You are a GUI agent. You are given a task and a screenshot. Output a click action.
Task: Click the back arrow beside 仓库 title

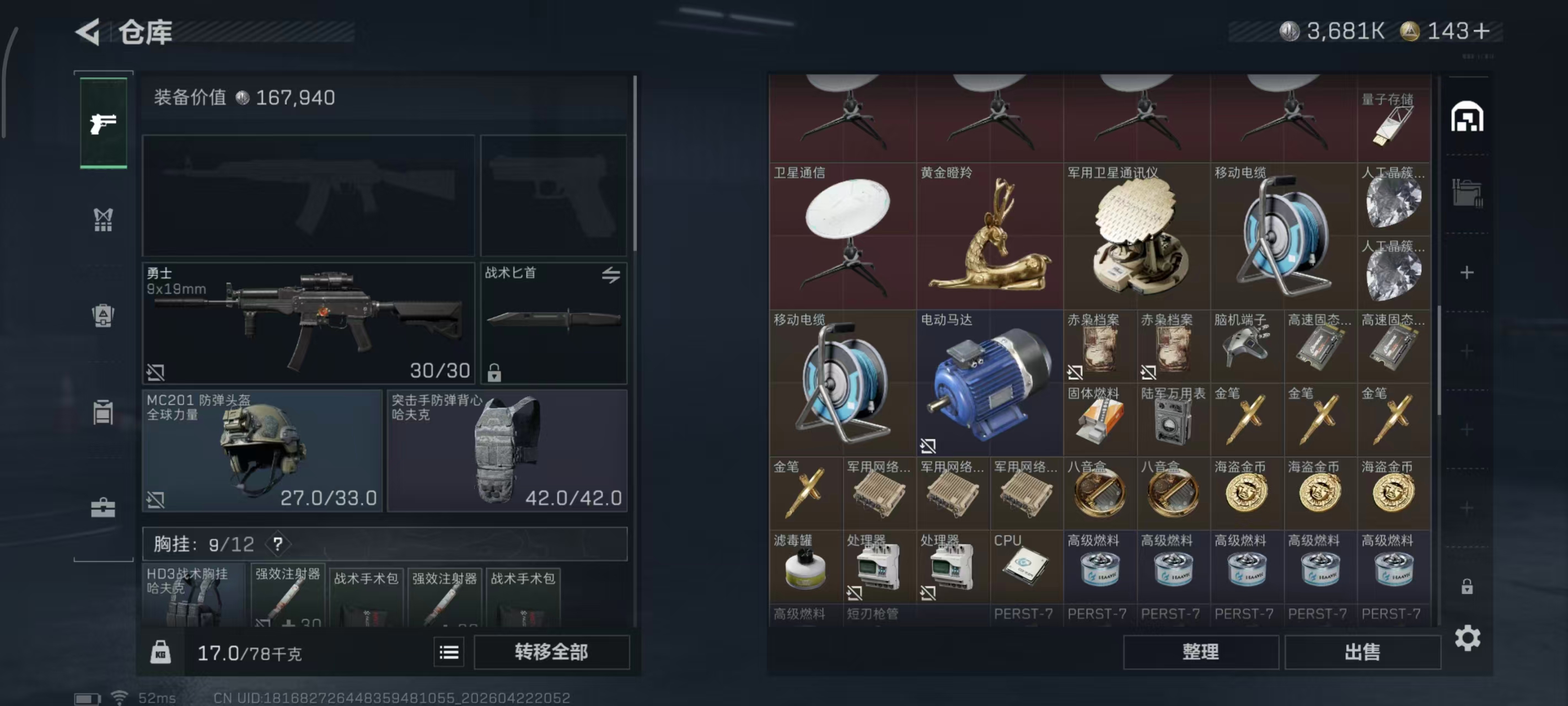click(87, 31)
